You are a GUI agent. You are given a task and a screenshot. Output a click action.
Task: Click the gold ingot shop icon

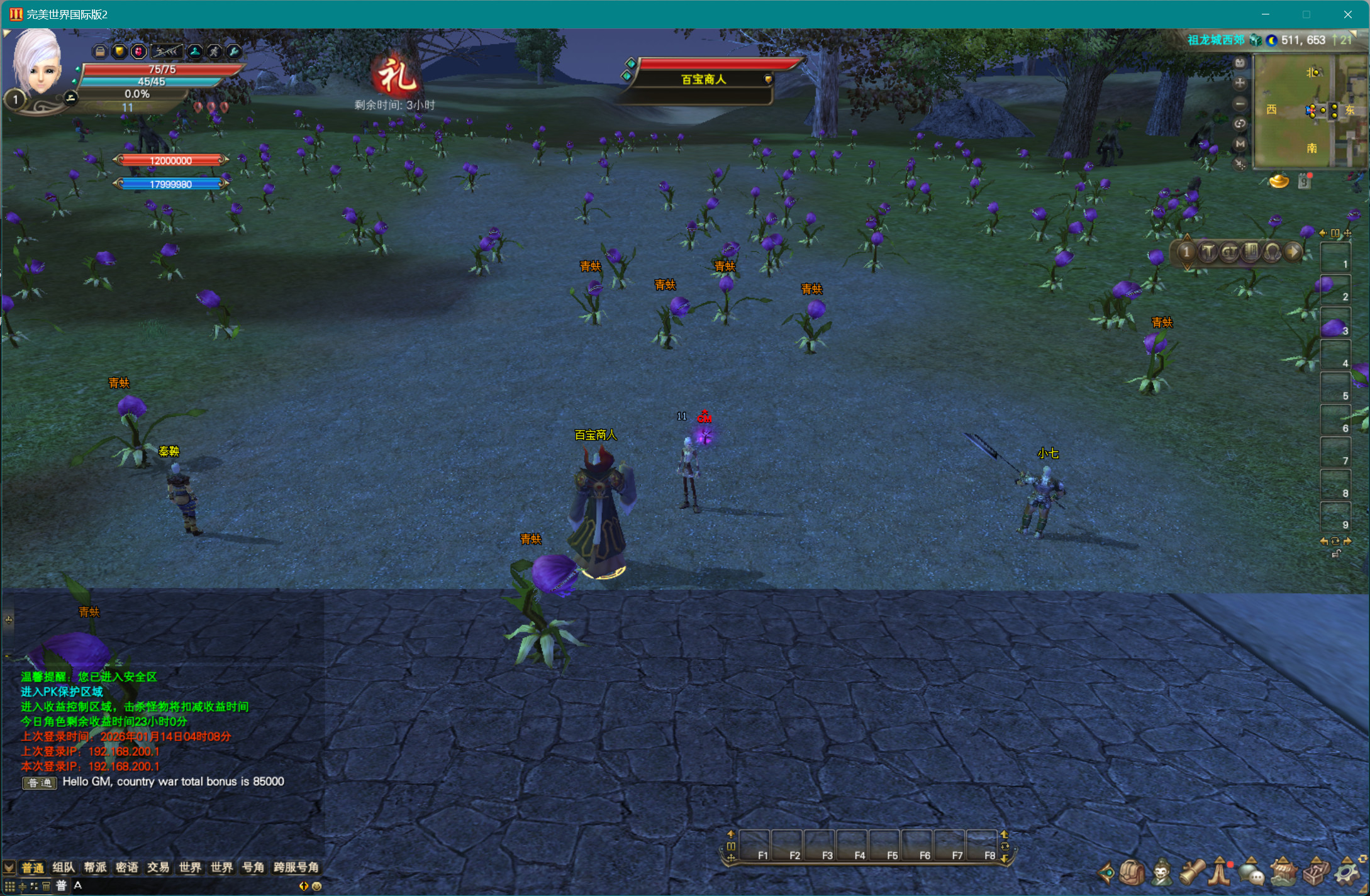(x=1279, y=182)
